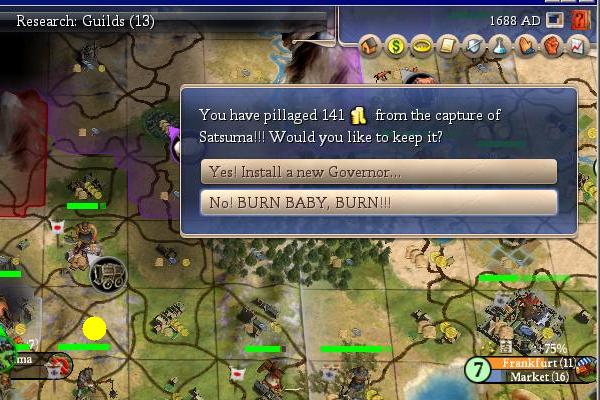Choose "Yes! Install a new Governor..."

point(378,172)
